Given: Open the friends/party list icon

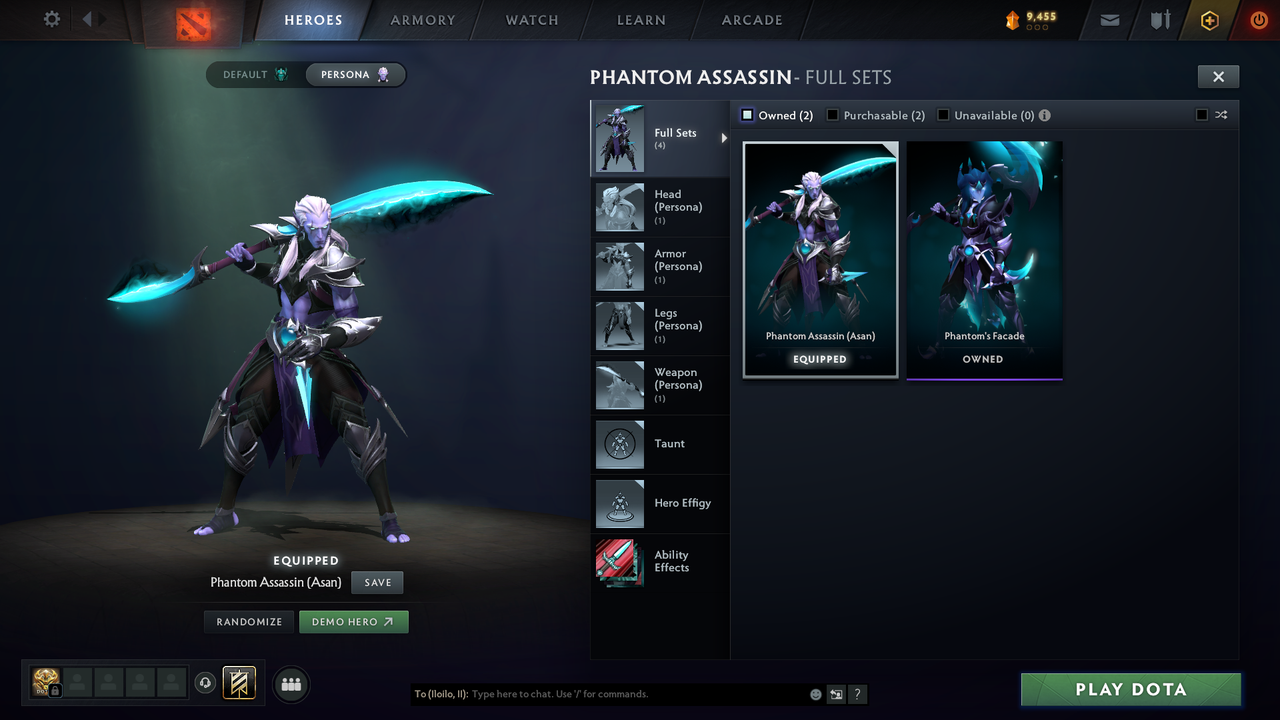Looking at the screenshot, I should [290, 684].
